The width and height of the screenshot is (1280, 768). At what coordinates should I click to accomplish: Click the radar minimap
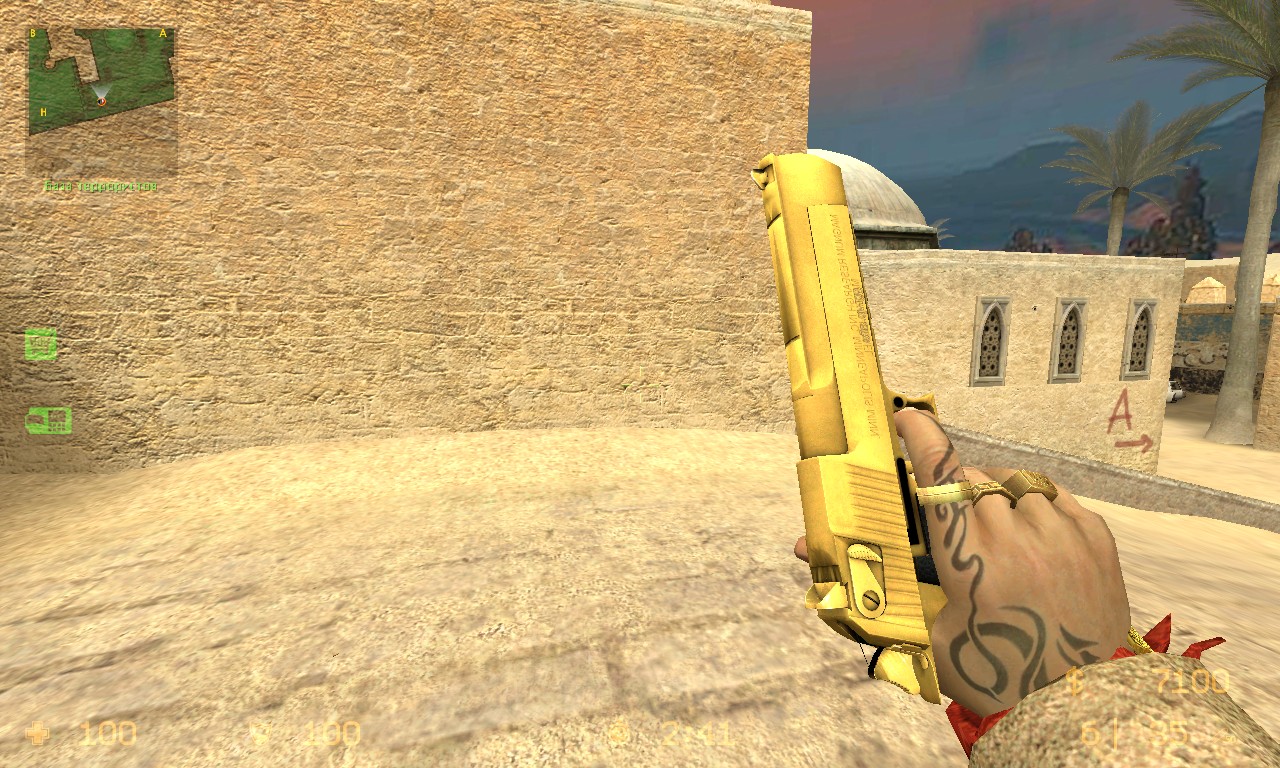click(101, 102)
